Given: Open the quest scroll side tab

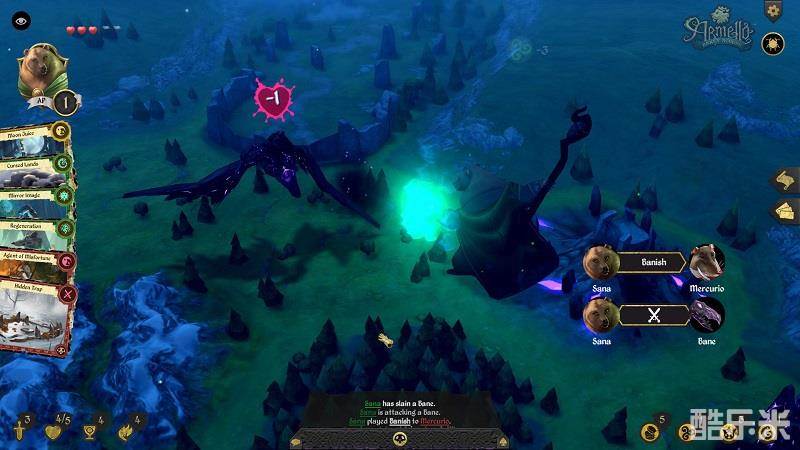Looking at the screenshot, I should [783, 180].
